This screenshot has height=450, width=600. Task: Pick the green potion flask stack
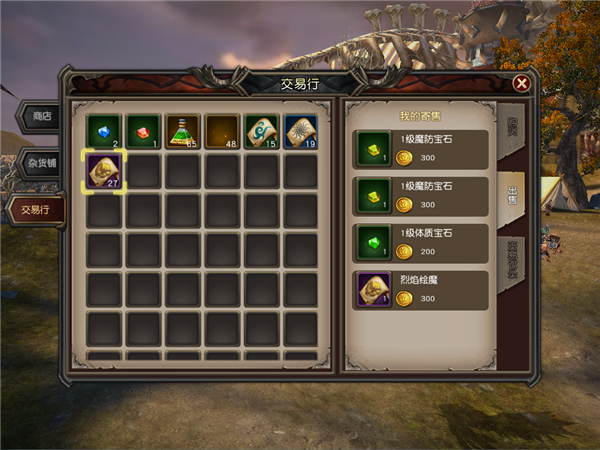click(x=183, y=131)
